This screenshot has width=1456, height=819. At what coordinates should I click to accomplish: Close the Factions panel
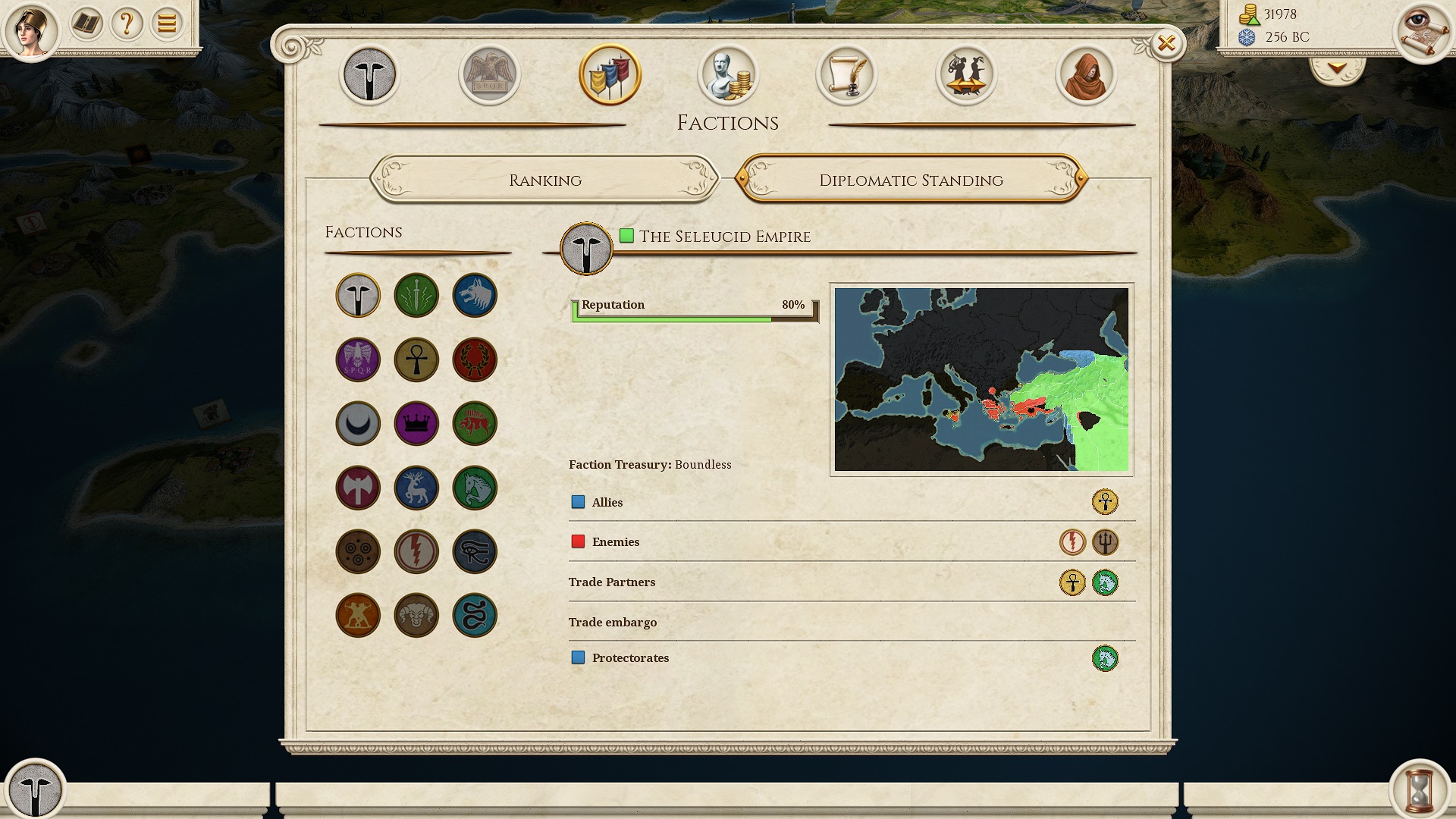pyautogui.click(x=1166, y=44)
